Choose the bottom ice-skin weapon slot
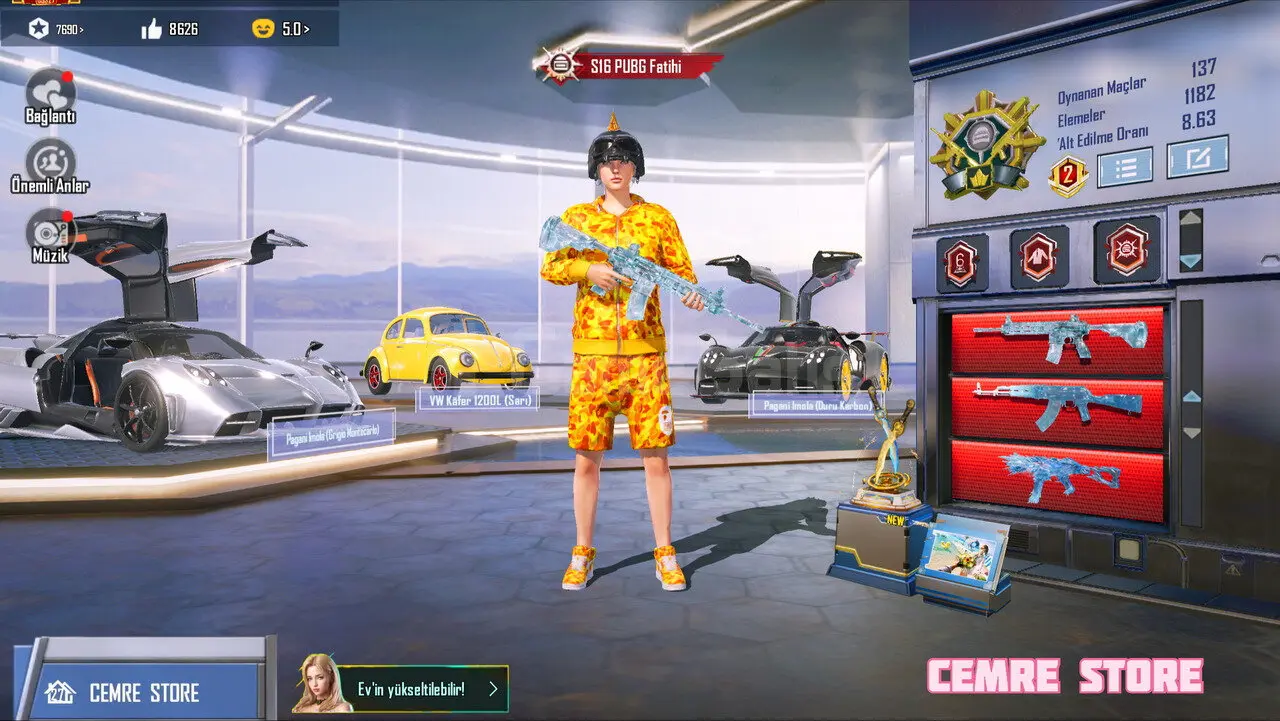 [x=1057, y=478]
